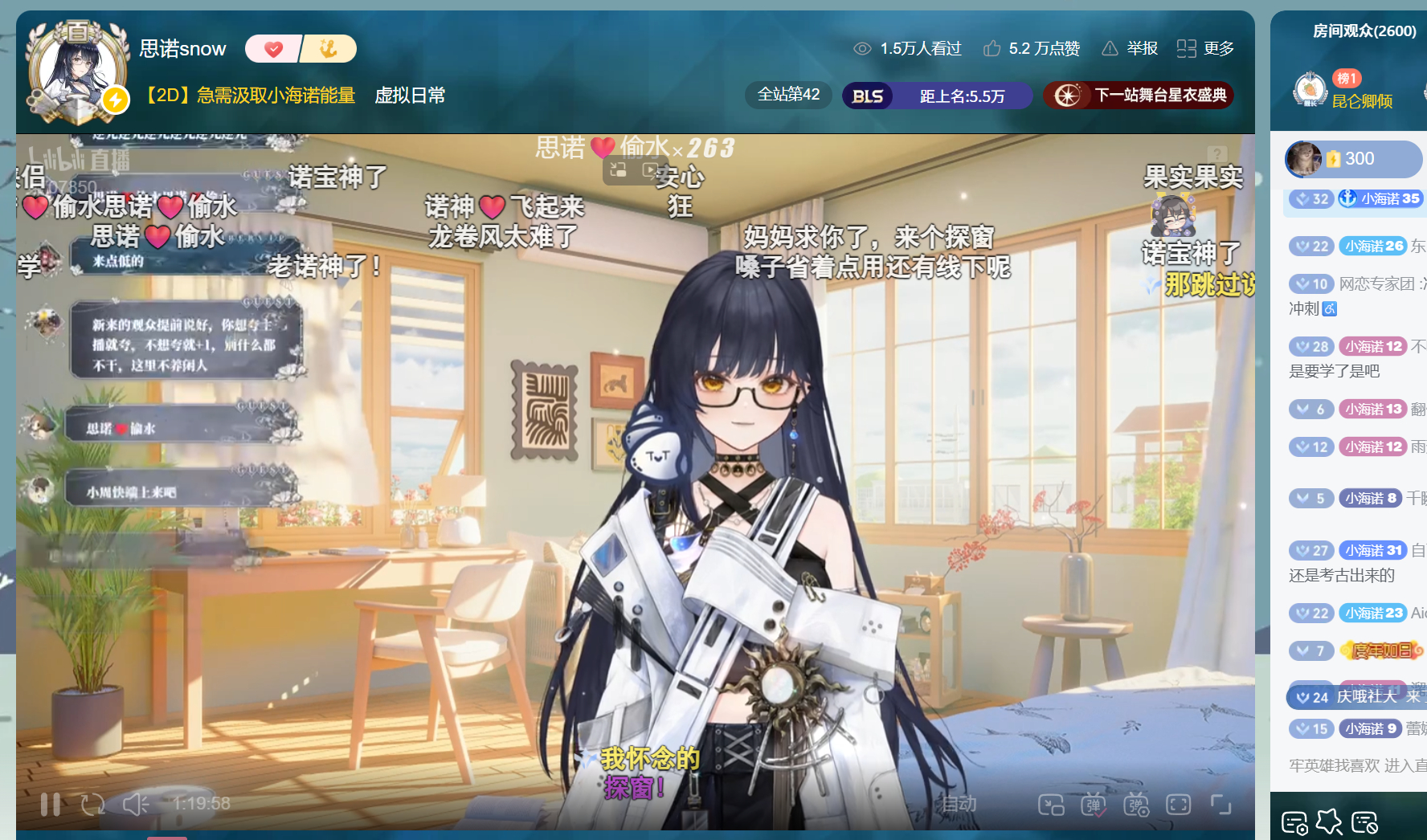Click the anchor guard badge button
Screen dimensions: 1427x840
pyautogui.click(x=329, y=49)
